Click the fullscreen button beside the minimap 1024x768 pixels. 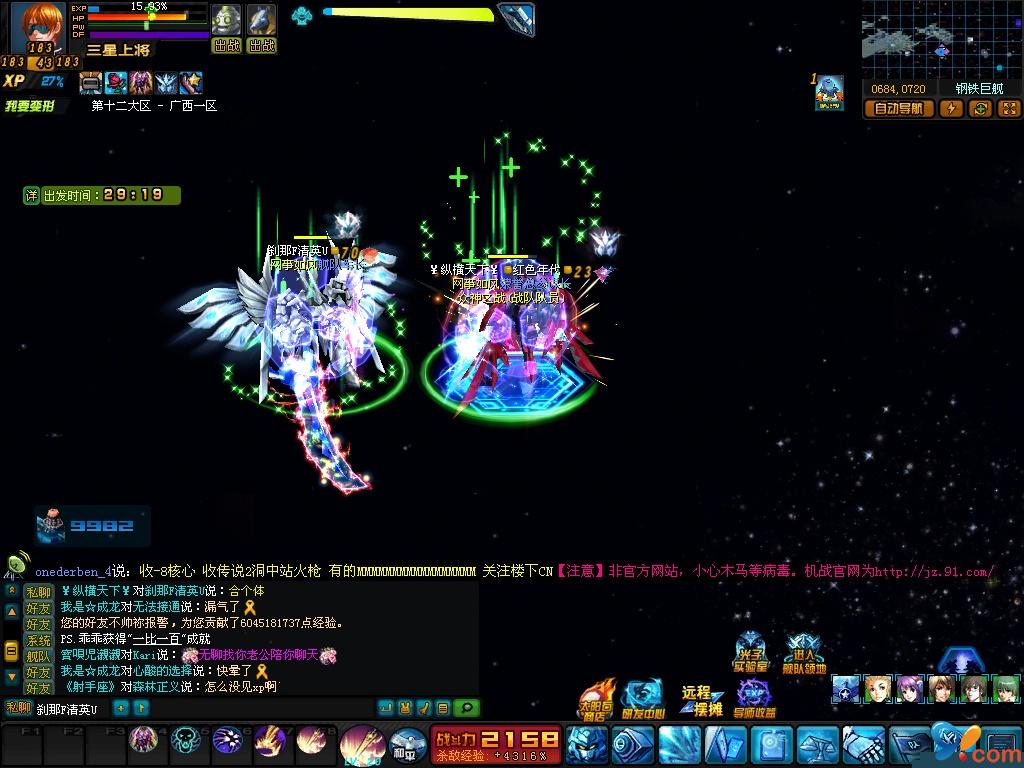(x=1008, y=109)
